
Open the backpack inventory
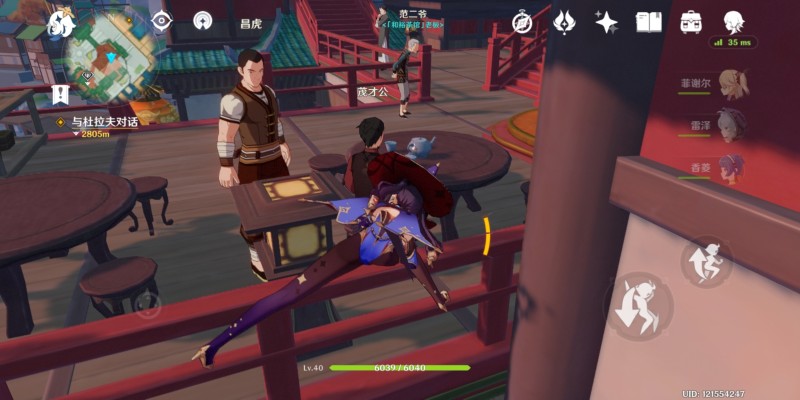[691, 21]
